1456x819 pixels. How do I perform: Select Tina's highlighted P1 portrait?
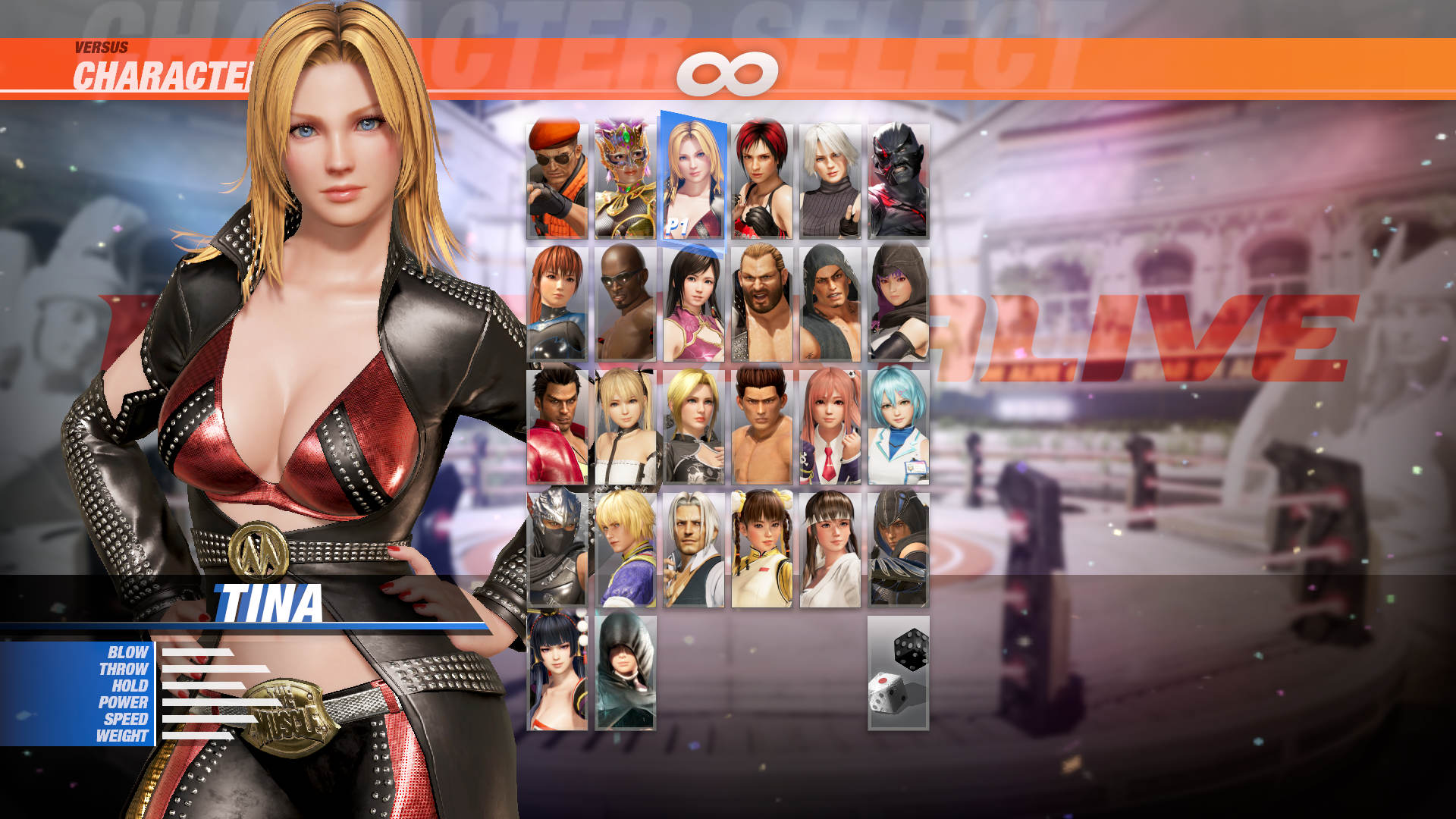pos(694,174)
